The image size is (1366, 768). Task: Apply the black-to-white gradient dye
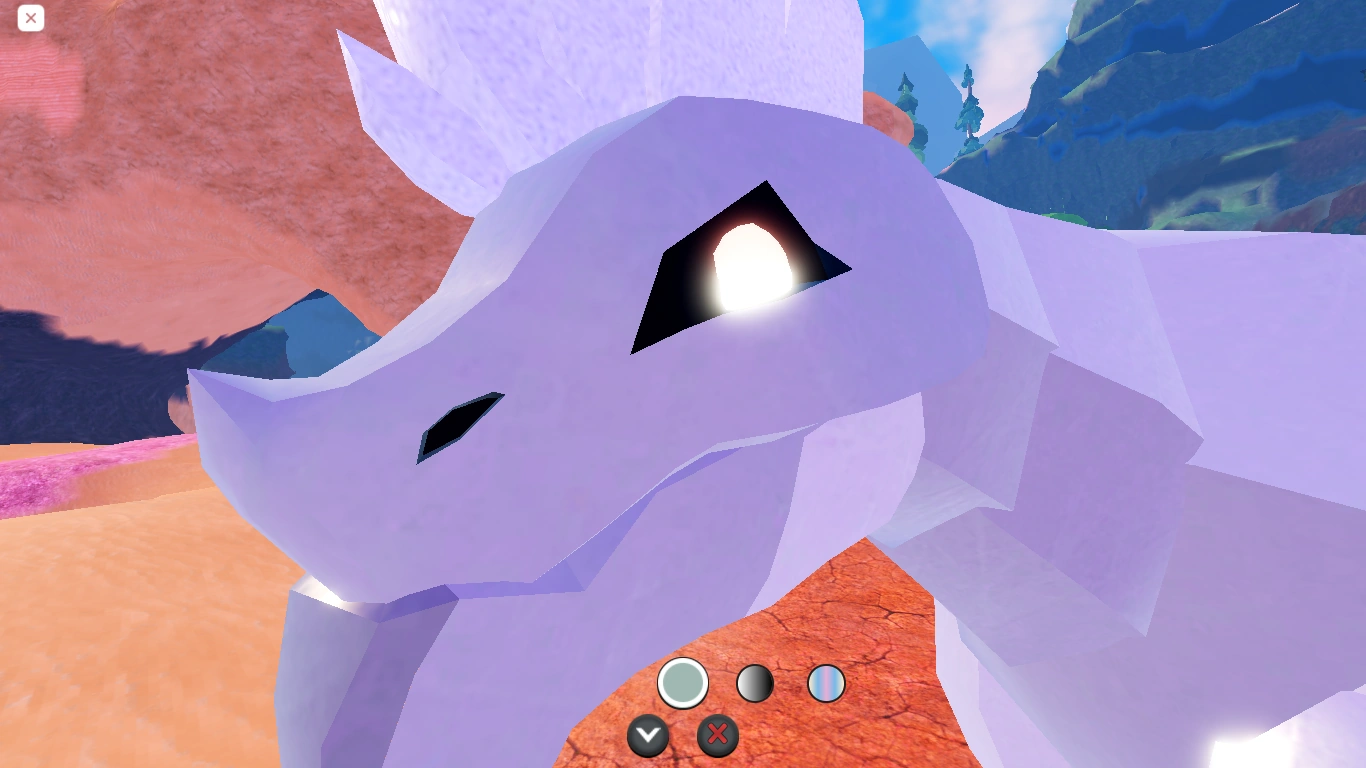[x=755, y=683]
